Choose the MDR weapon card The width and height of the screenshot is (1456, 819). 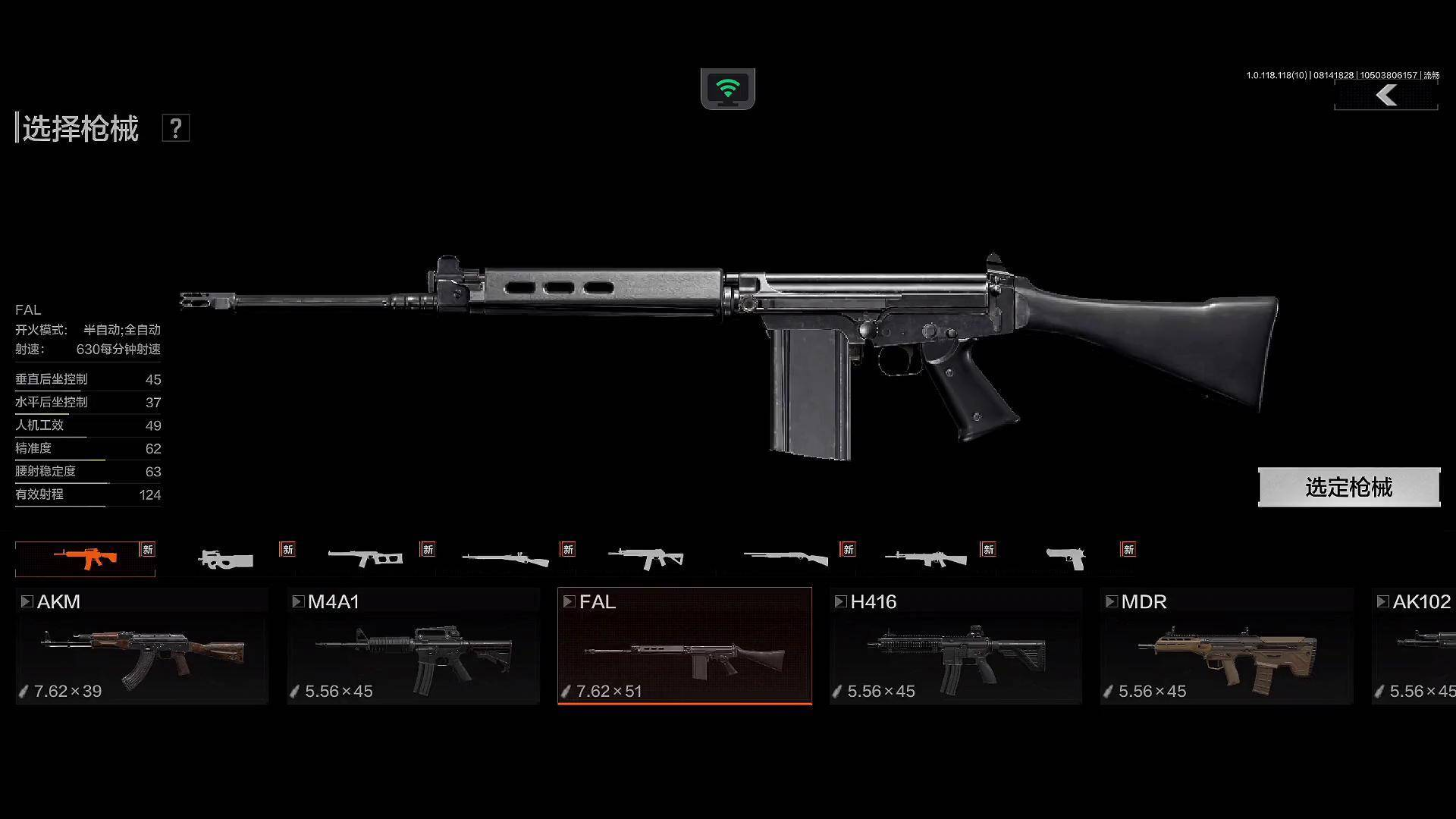1226,646
